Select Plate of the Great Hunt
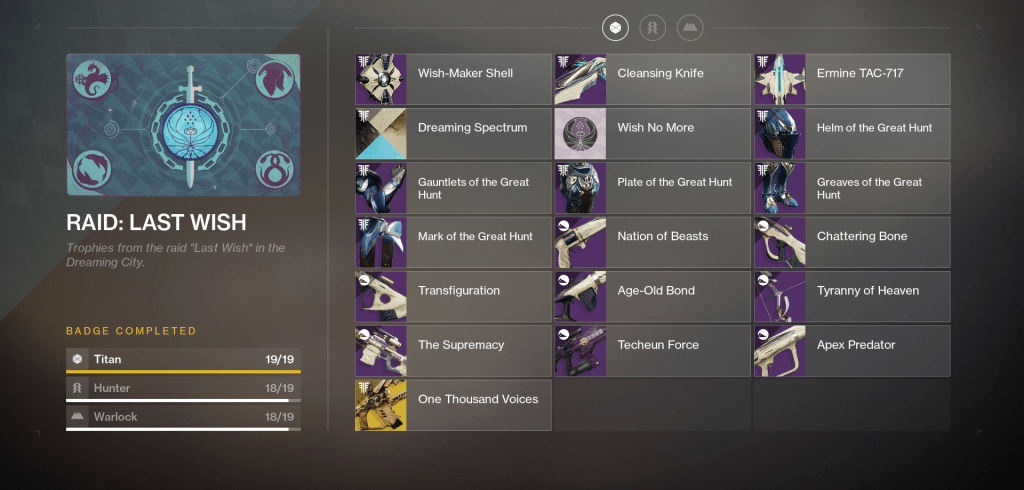Screen dimensions: 1024x490 coord(652,188)
